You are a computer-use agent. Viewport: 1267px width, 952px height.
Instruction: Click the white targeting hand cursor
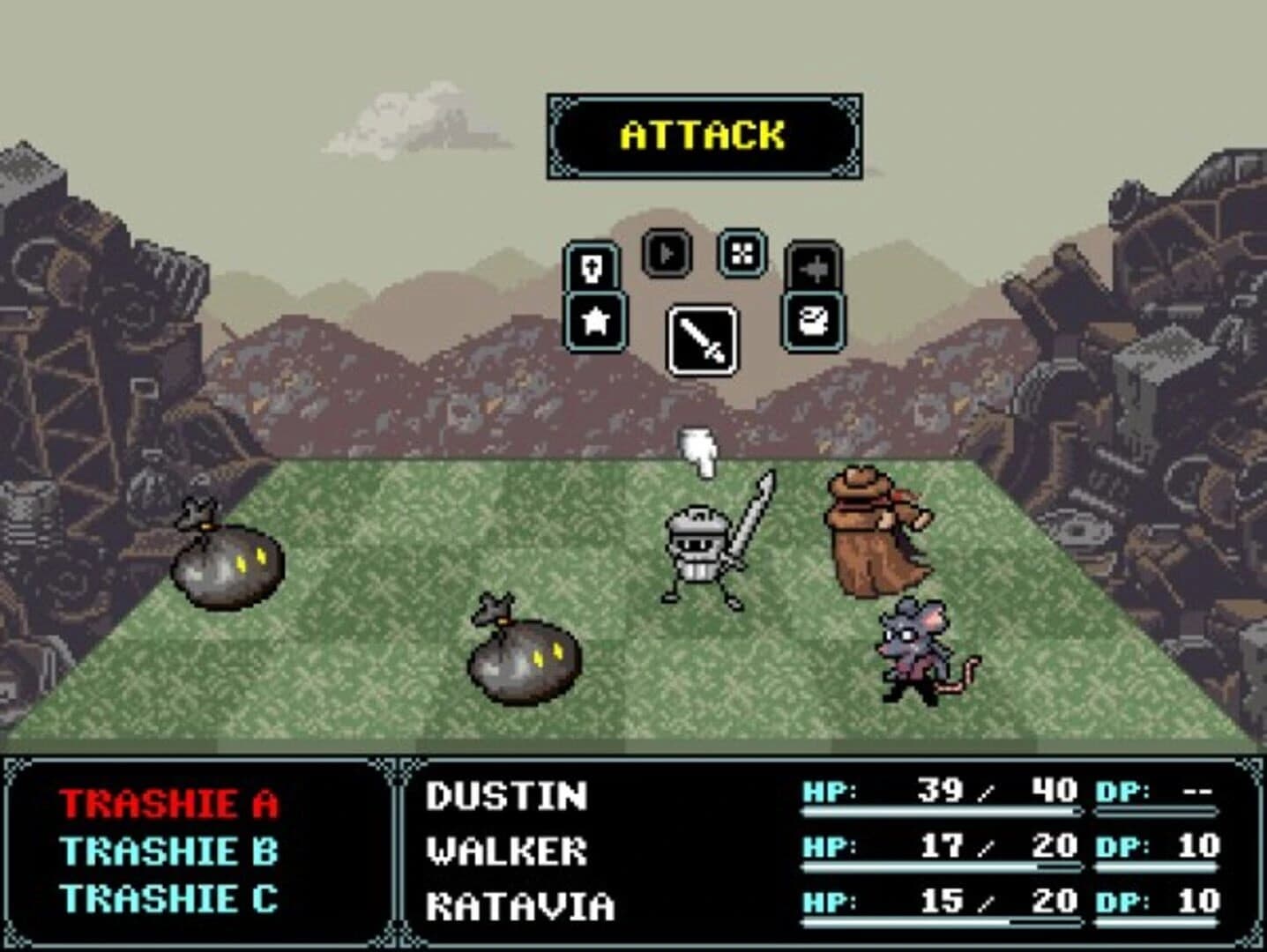click(x=698, y=451)
